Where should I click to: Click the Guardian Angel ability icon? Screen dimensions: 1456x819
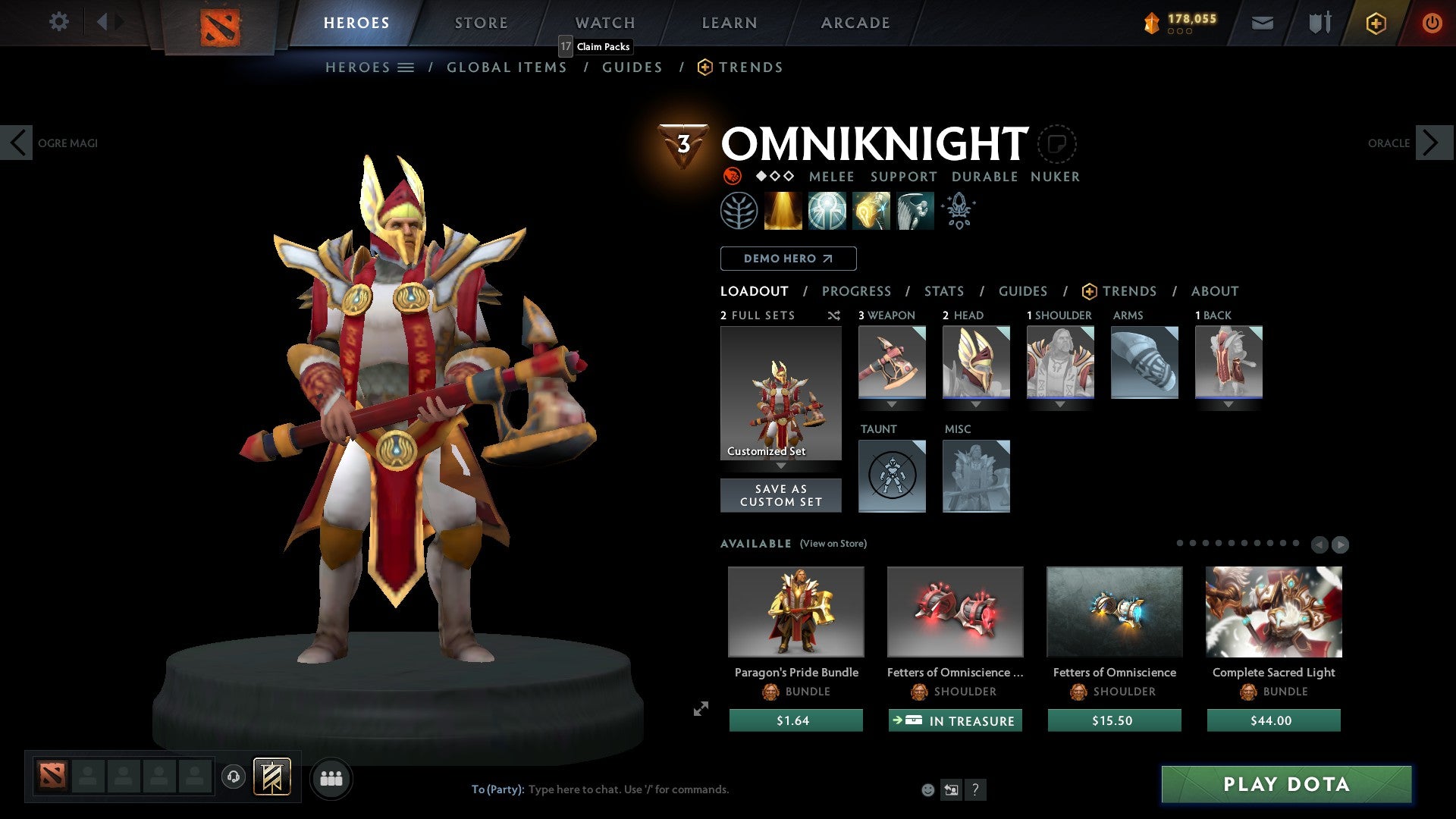click(915, 210)
